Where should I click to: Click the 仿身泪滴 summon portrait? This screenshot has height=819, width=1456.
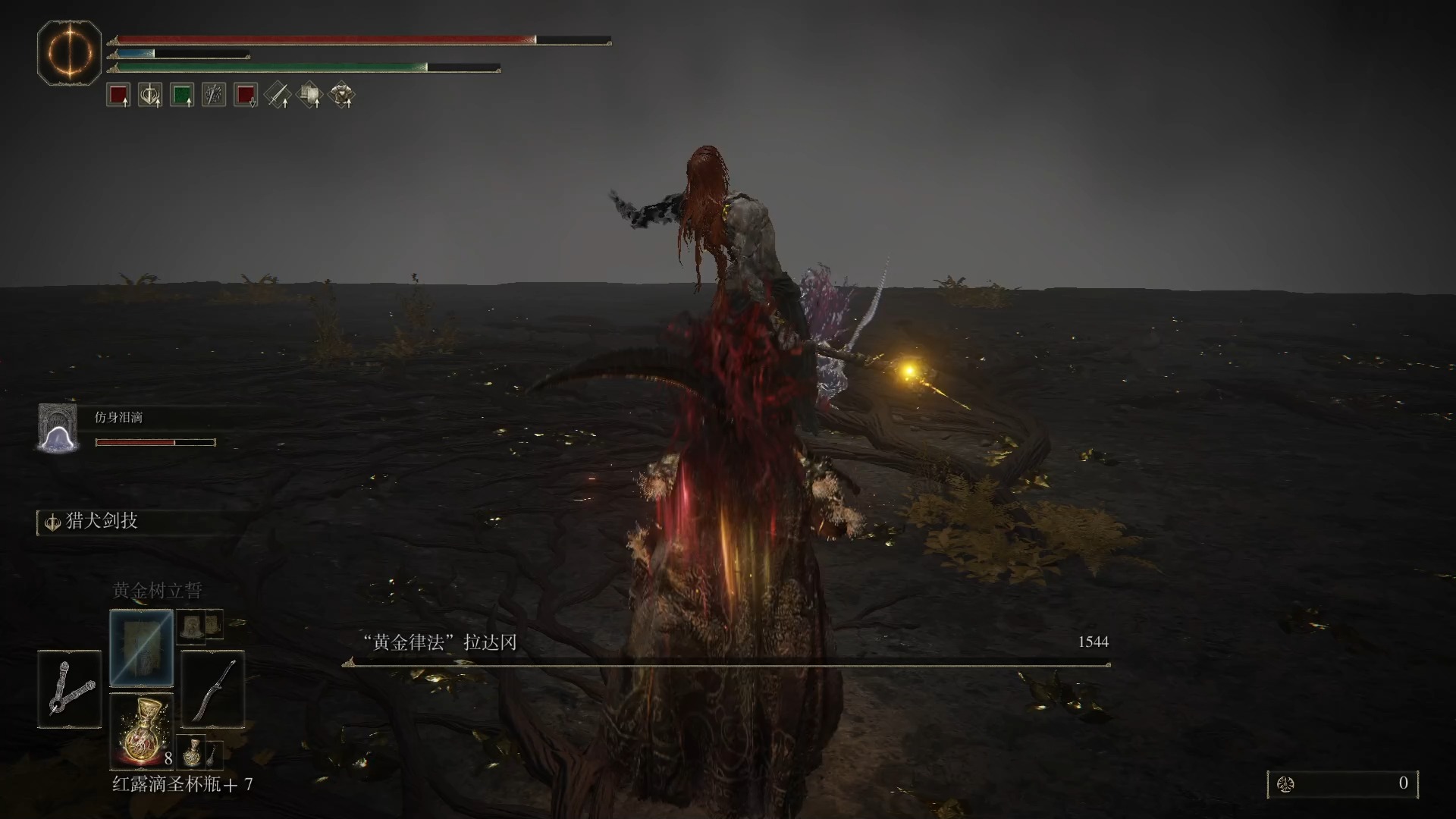58,428
